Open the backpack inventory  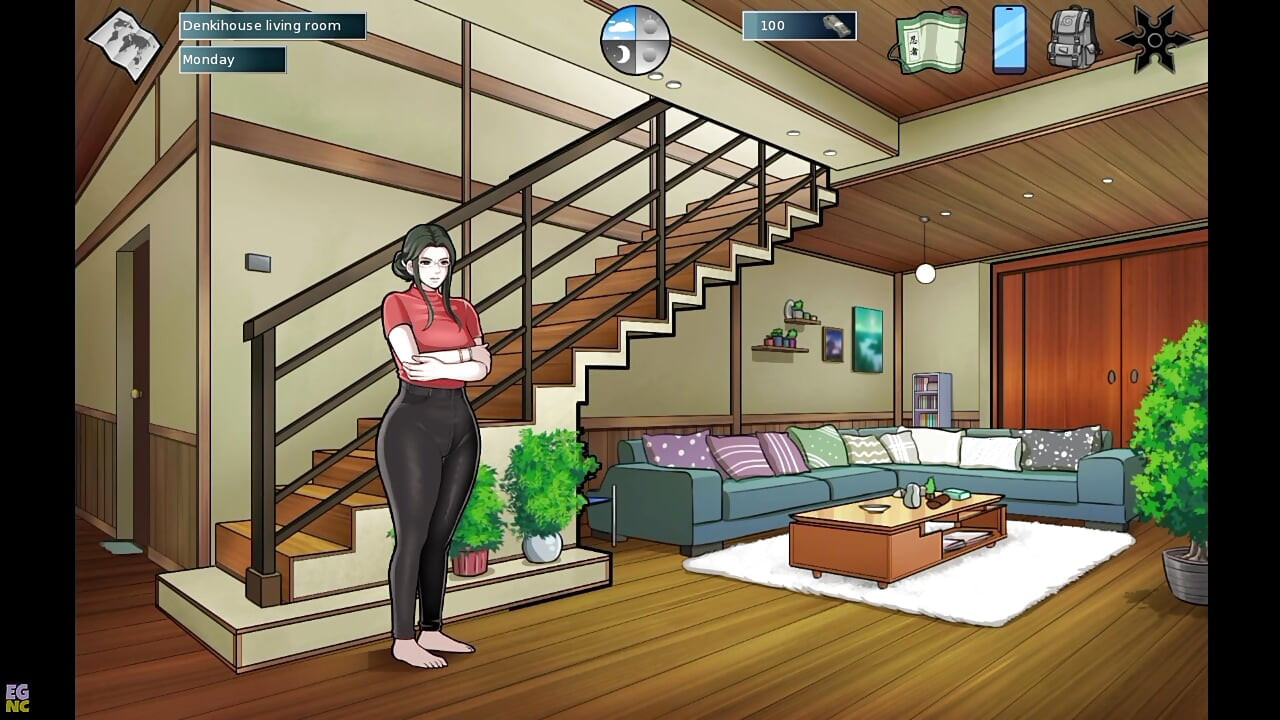pyautogui.click(x=1073, y=40)
